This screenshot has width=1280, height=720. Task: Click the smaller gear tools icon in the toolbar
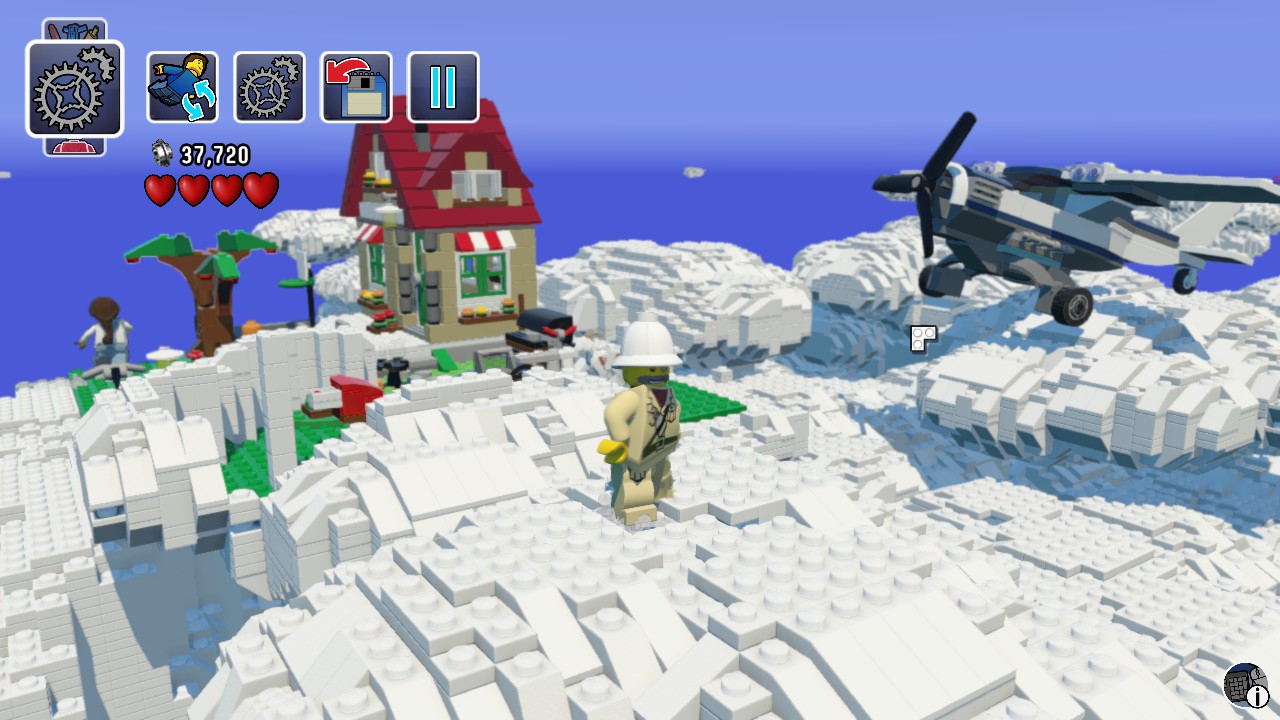pos(268,87)
